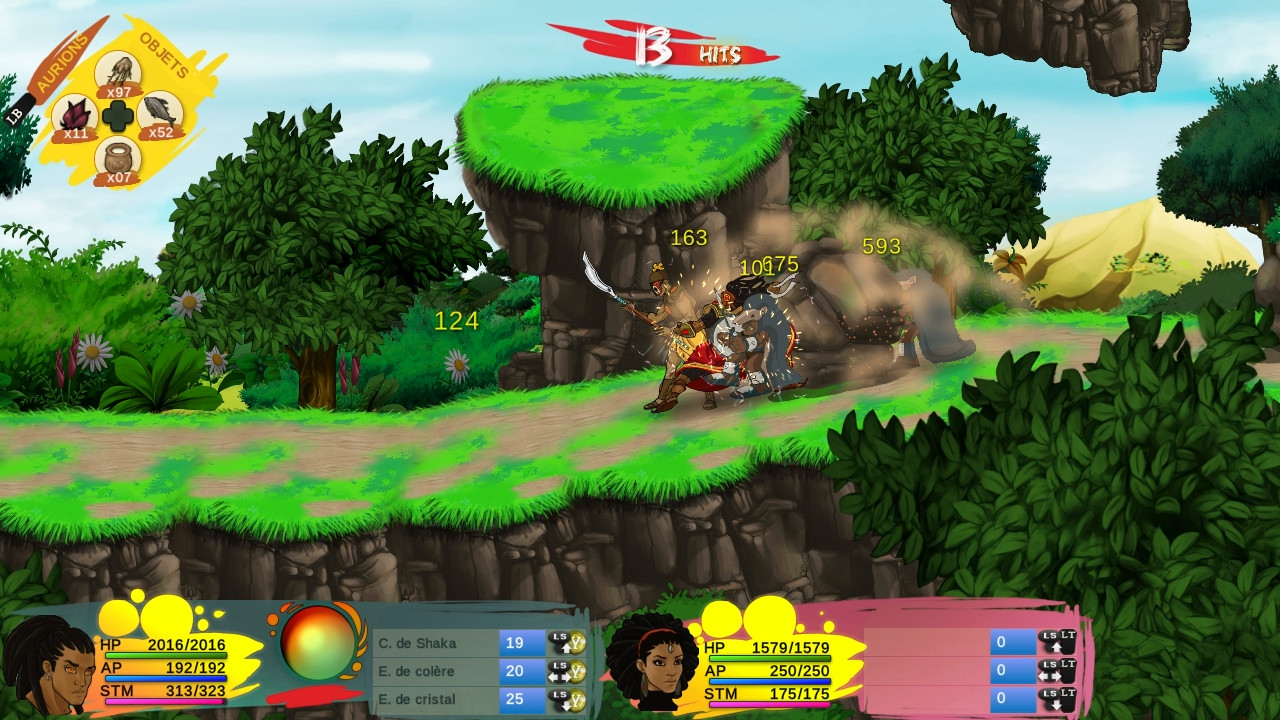Image resolution: width=1280 pixels, height=720 pixels.
Task: Choose the fish item with x52
Action: (x=160, y=114)
